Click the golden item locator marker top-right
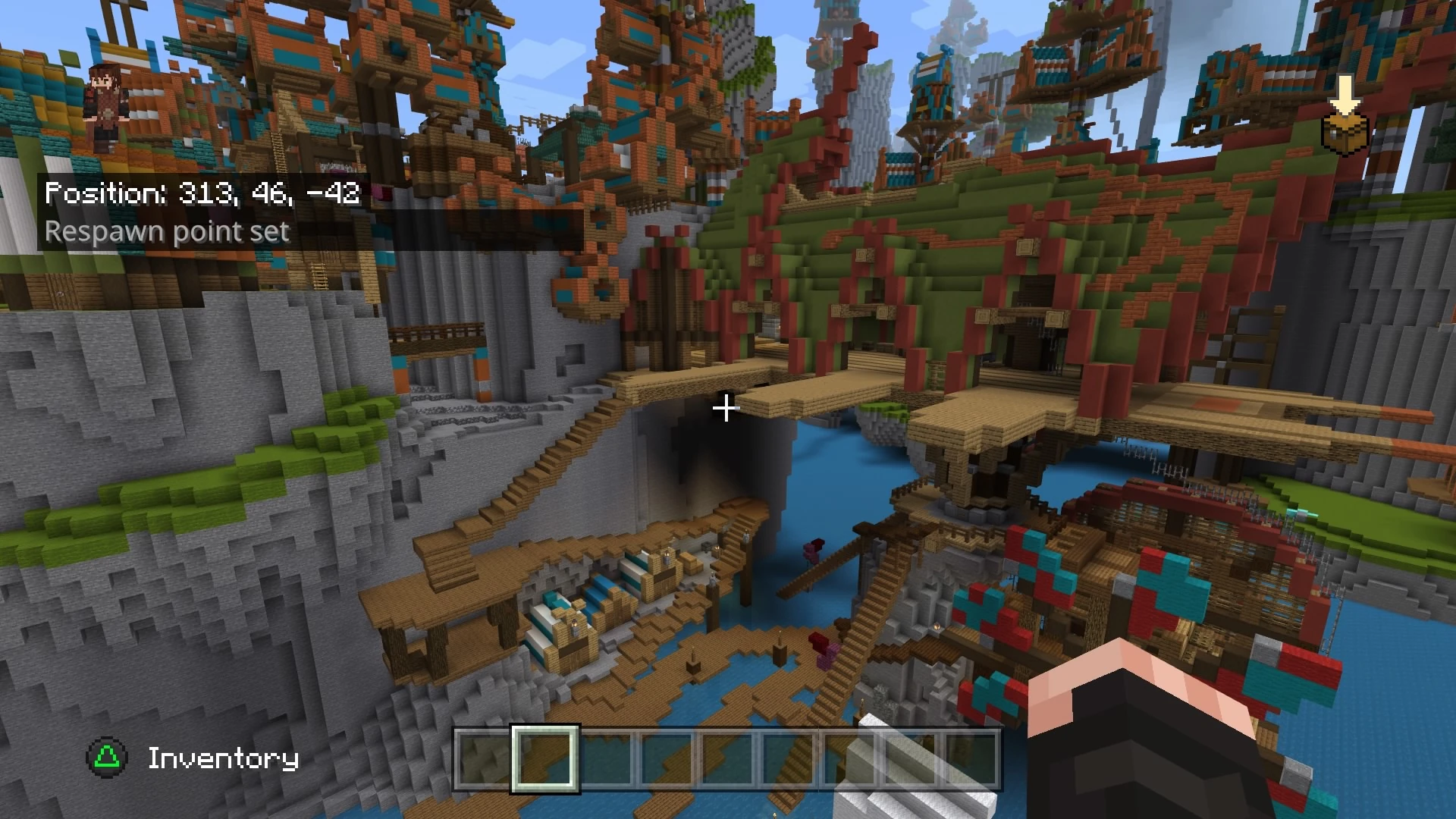Screen dimensions: 1456x819 click(1344, 133)
